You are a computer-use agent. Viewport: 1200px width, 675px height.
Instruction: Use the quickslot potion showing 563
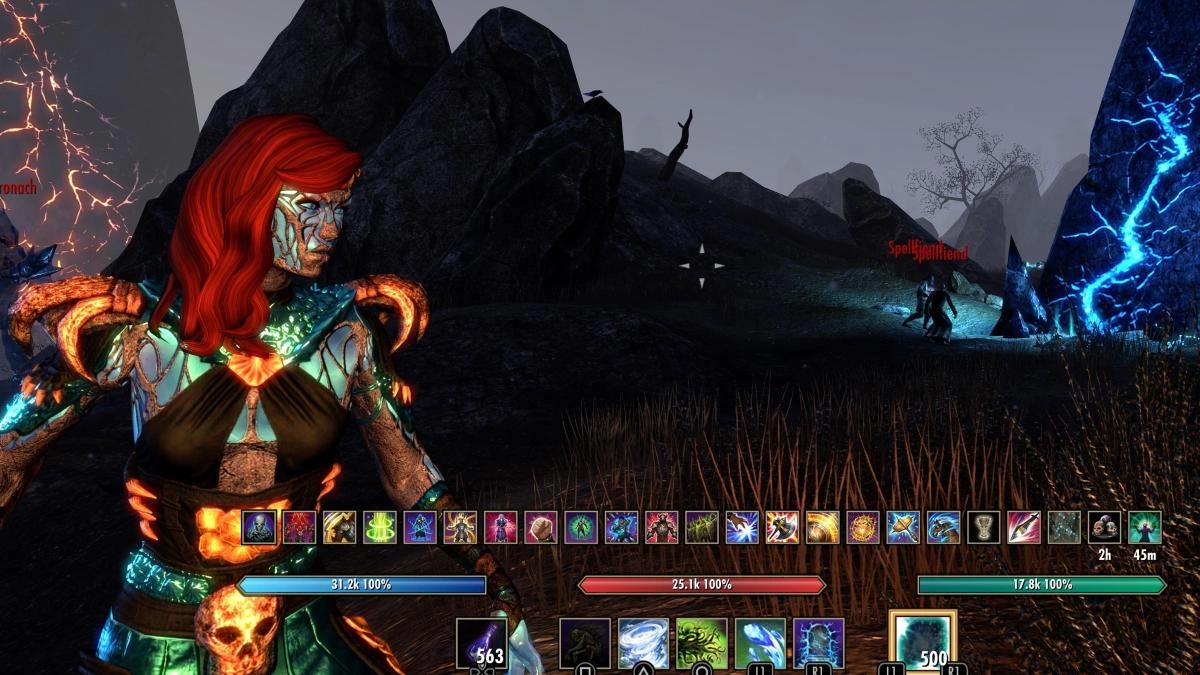(482, 643)
